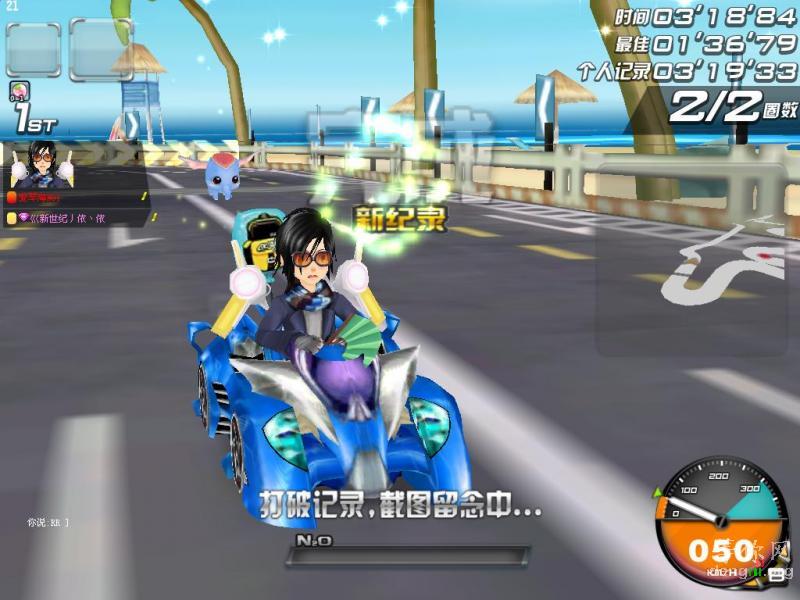Select the 《新世纪》依、依 player row

tap(75, 217)
